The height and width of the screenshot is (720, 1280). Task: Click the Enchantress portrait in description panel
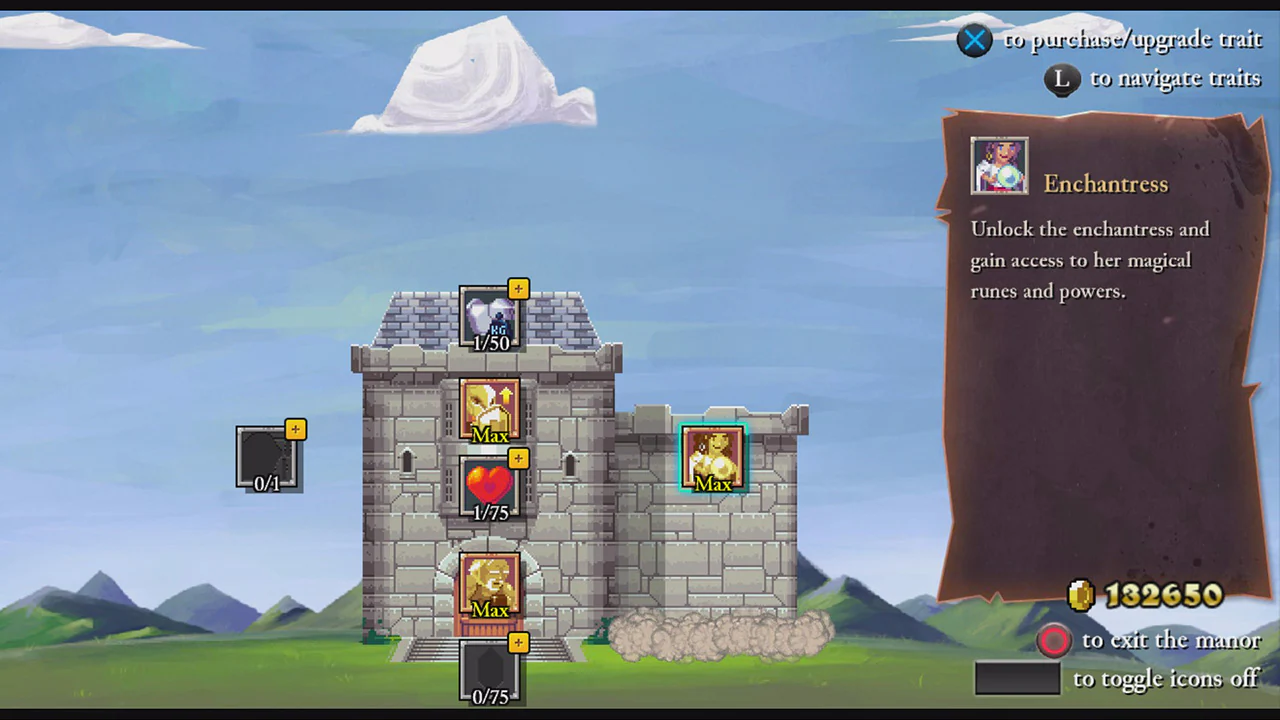[x=999, y=165]
